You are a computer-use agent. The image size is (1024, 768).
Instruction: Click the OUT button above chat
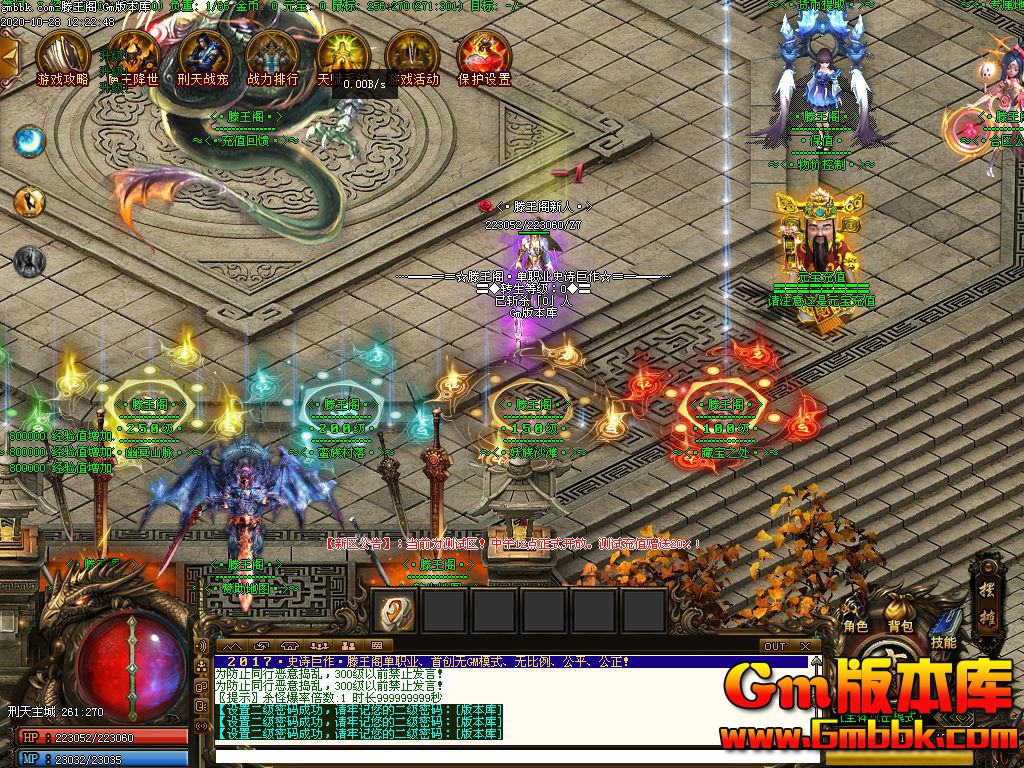[774, 646]
